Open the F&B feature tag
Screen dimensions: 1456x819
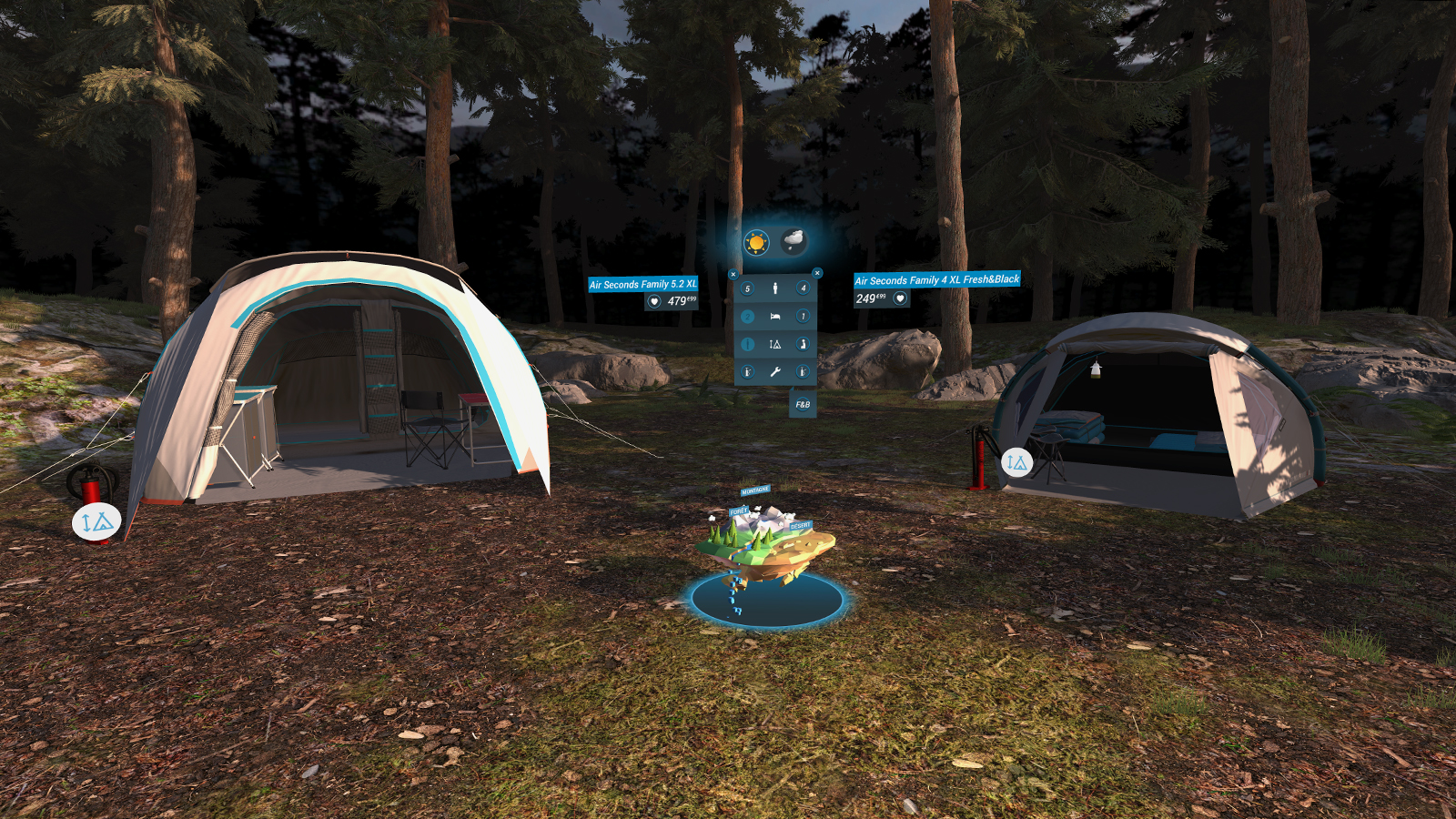pos(803,404)
